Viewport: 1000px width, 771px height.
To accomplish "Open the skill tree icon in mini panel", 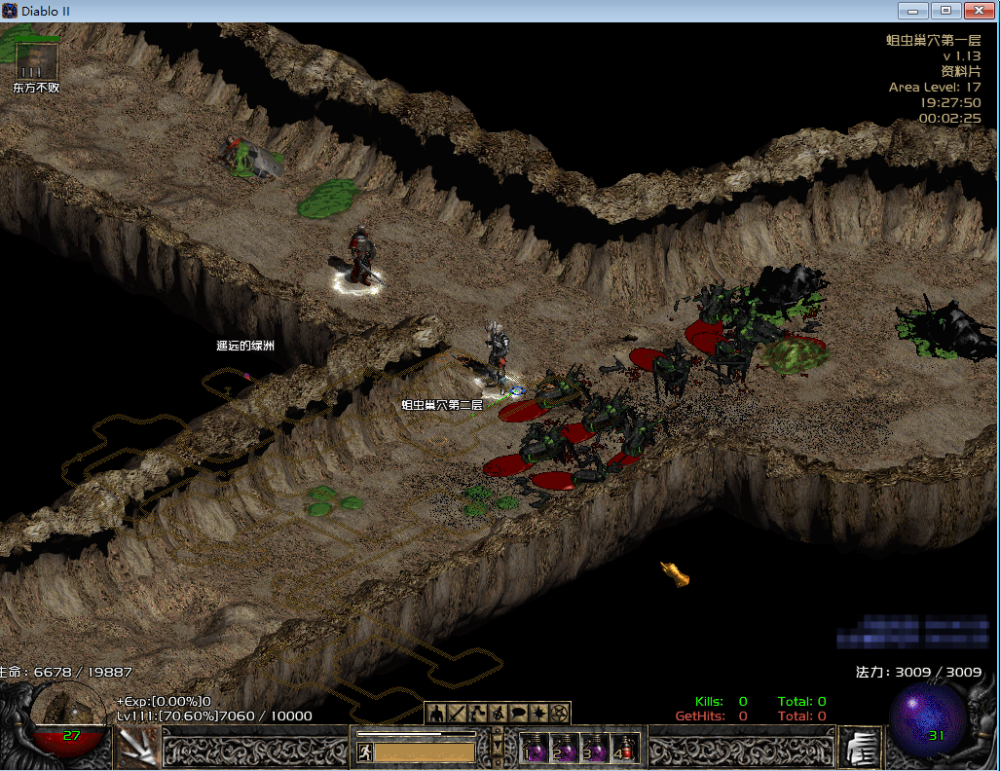I will click(477, 713).
